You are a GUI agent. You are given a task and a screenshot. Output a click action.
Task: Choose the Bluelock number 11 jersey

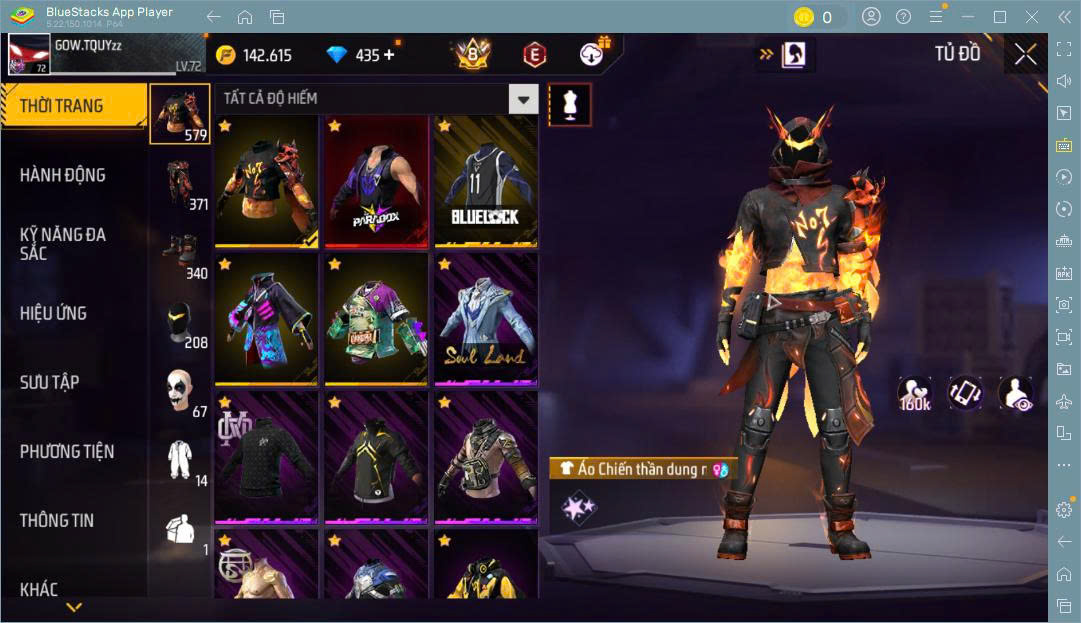tap(485, 182)
